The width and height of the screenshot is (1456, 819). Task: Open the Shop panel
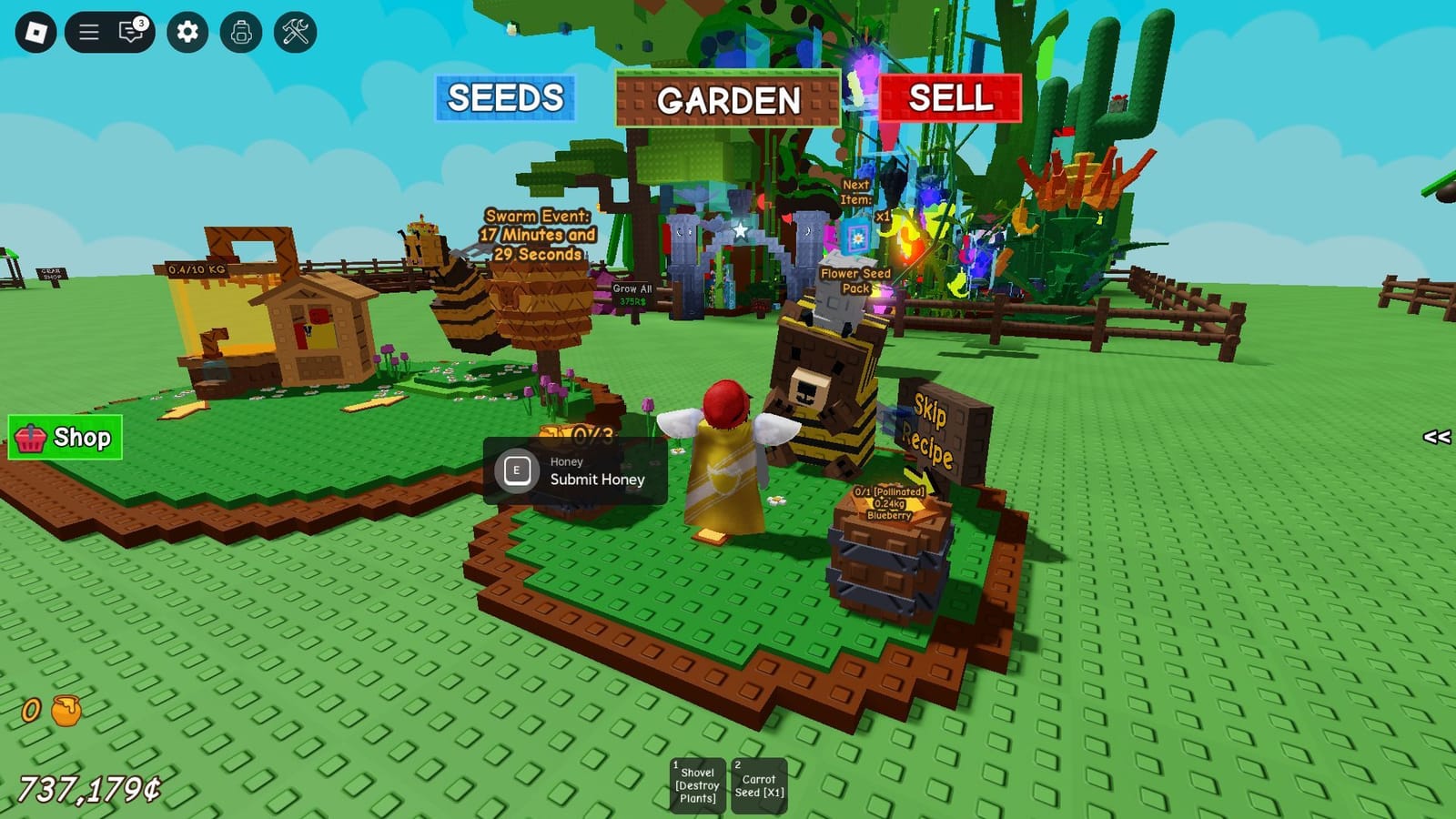[66, 437]
